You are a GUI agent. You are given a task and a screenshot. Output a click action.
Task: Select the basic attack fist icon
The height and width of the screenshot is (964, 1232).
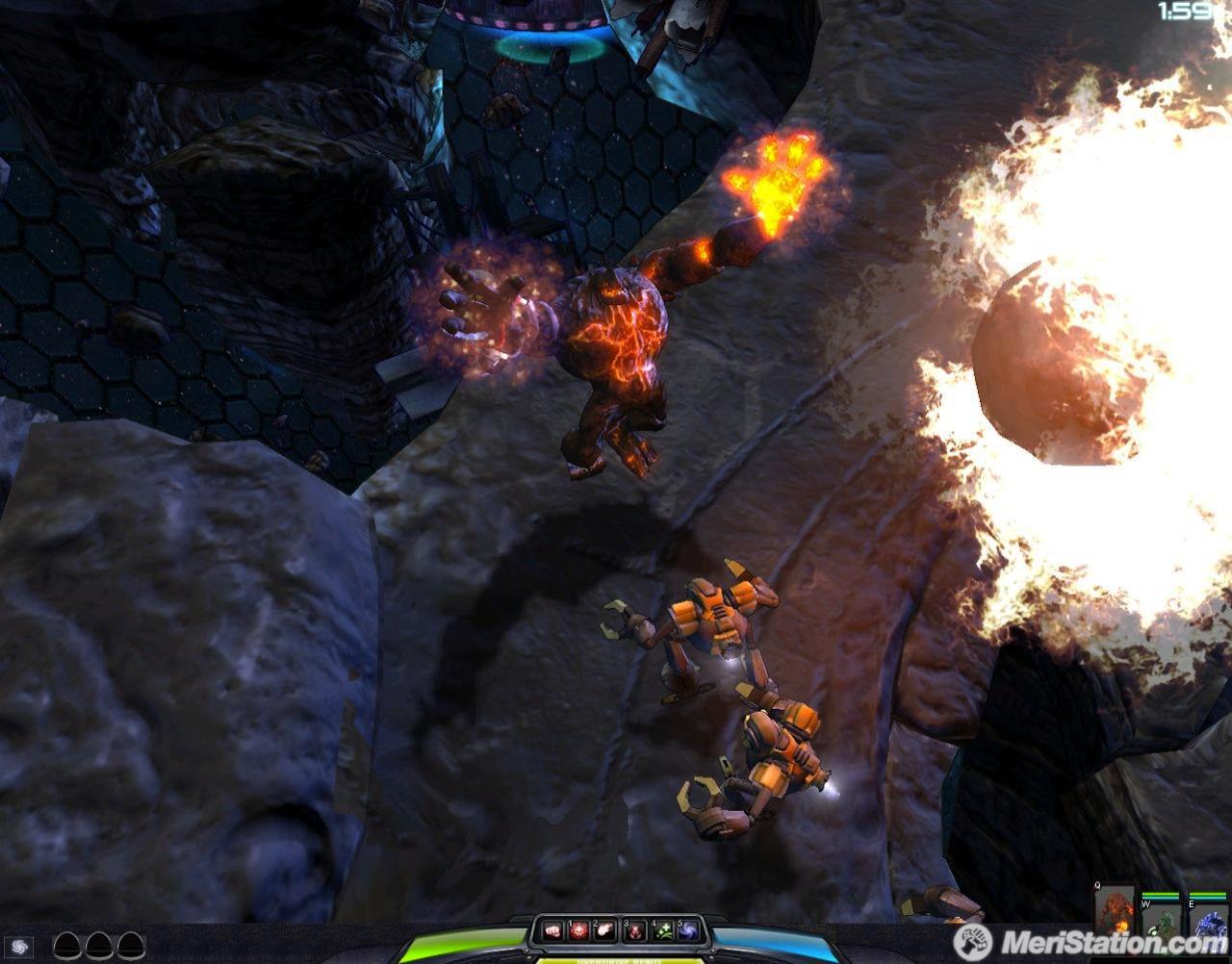552,930
